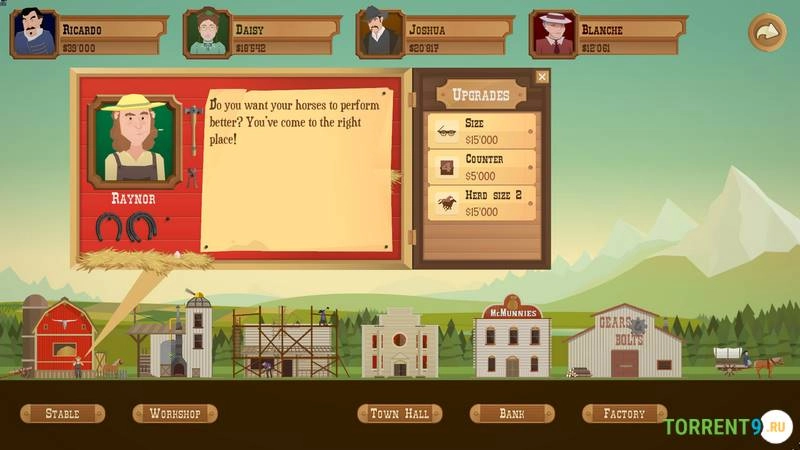Viewport: 800px width, 450px height.
Task: Close the Upgrades panel
Action: (542, 77)
